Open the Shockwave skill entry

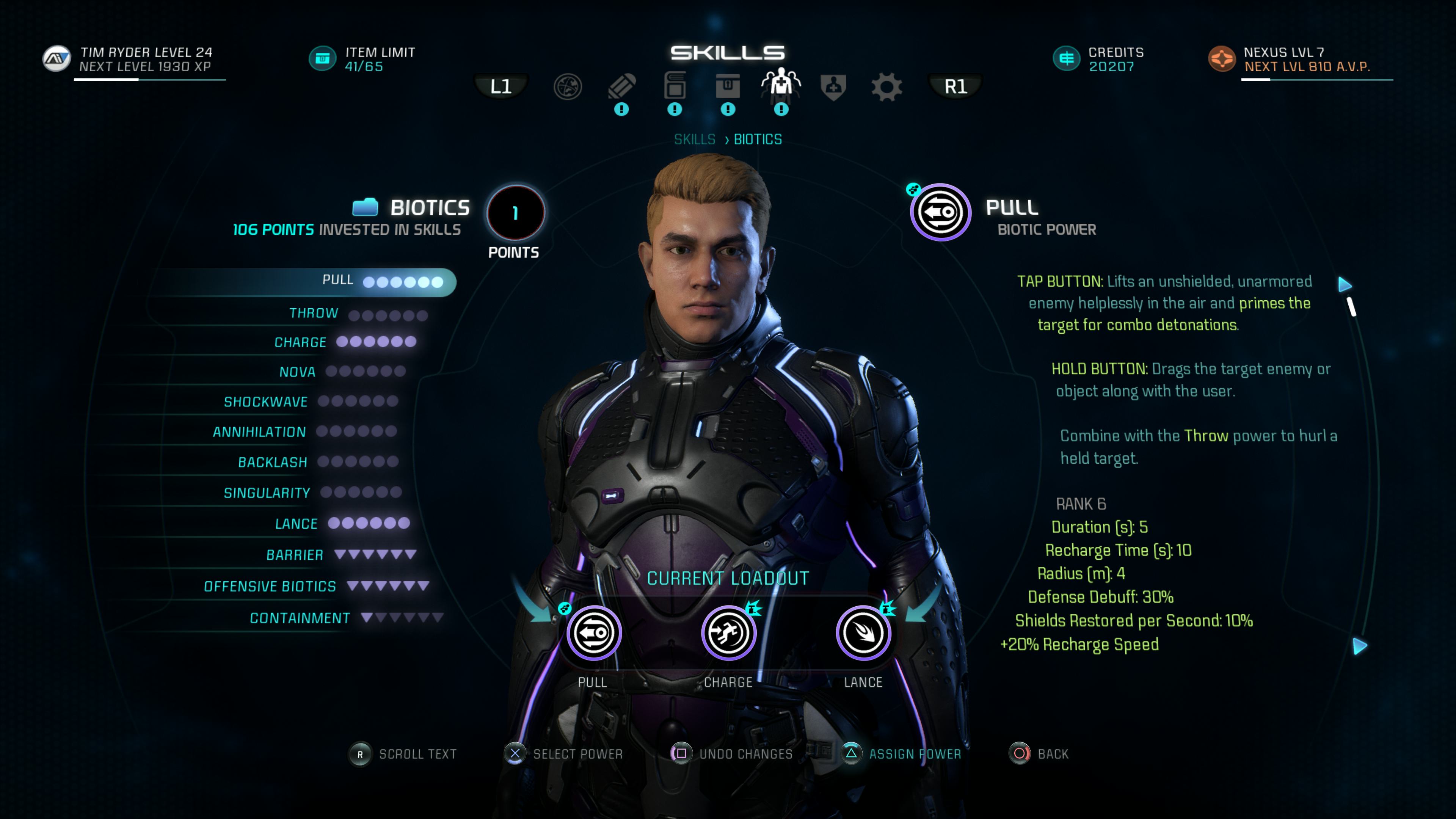click(x=266, y=402)
